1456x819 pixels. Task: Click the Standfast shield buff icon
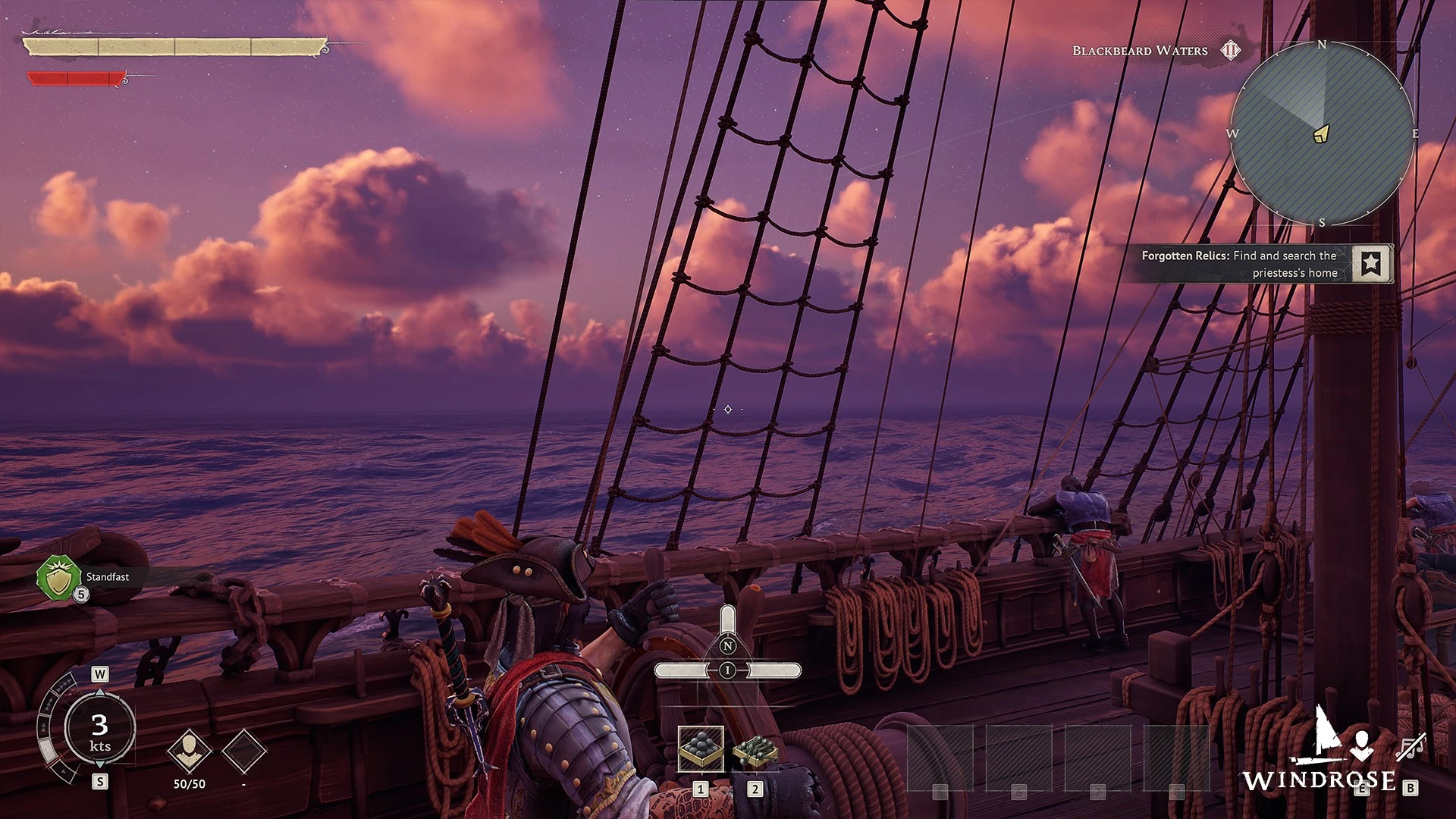[58, 578]
